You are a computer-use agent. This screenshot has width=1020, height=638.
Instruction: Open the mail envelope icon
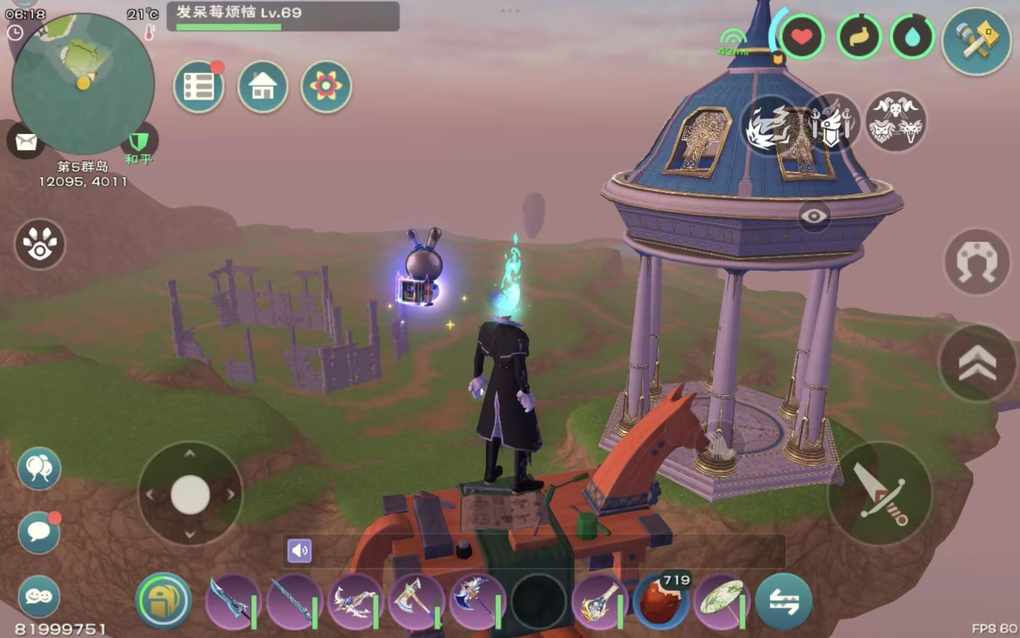26,141
